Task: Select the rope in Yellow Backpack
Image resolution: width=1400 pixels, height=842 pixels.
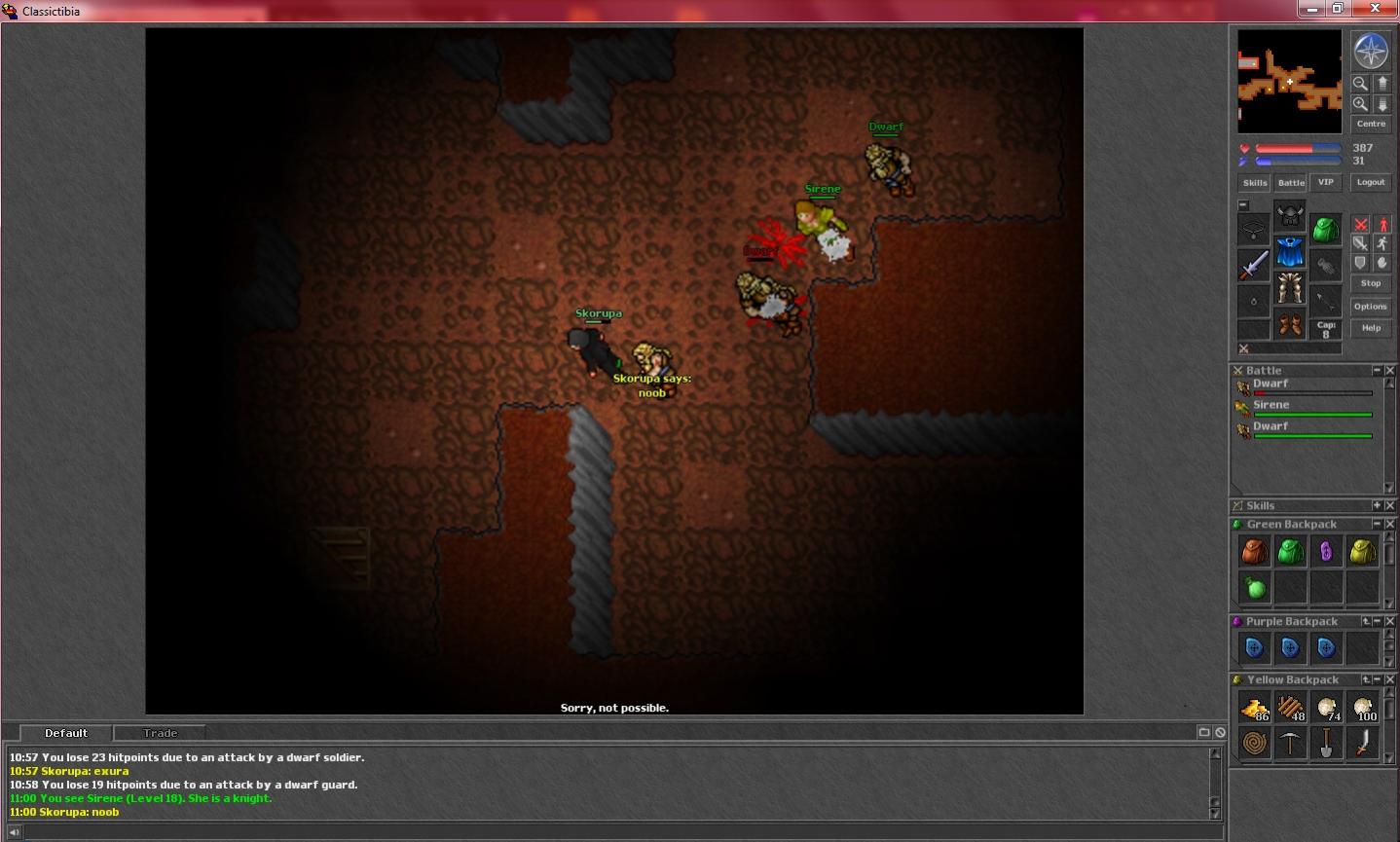Action: (x=1254, y=744)
